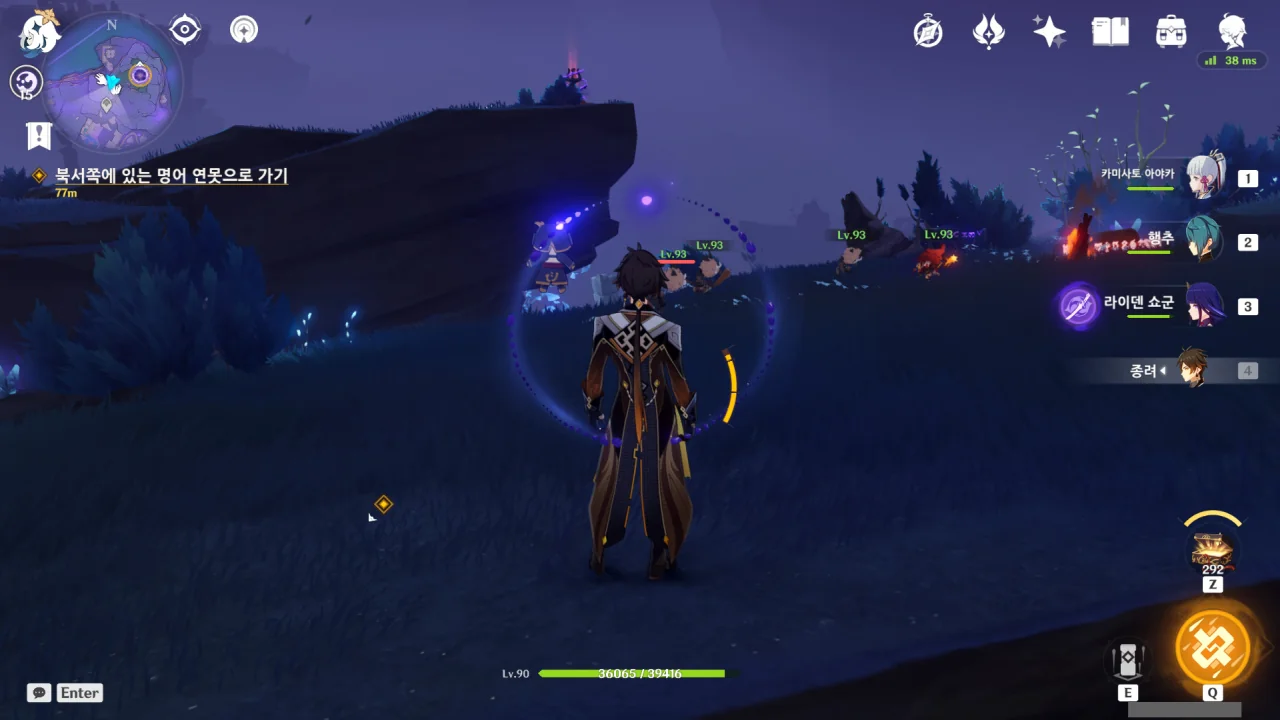Open the bookmark quest log icon
Screen dimensions: 1280x720
(x=39, y=135)
